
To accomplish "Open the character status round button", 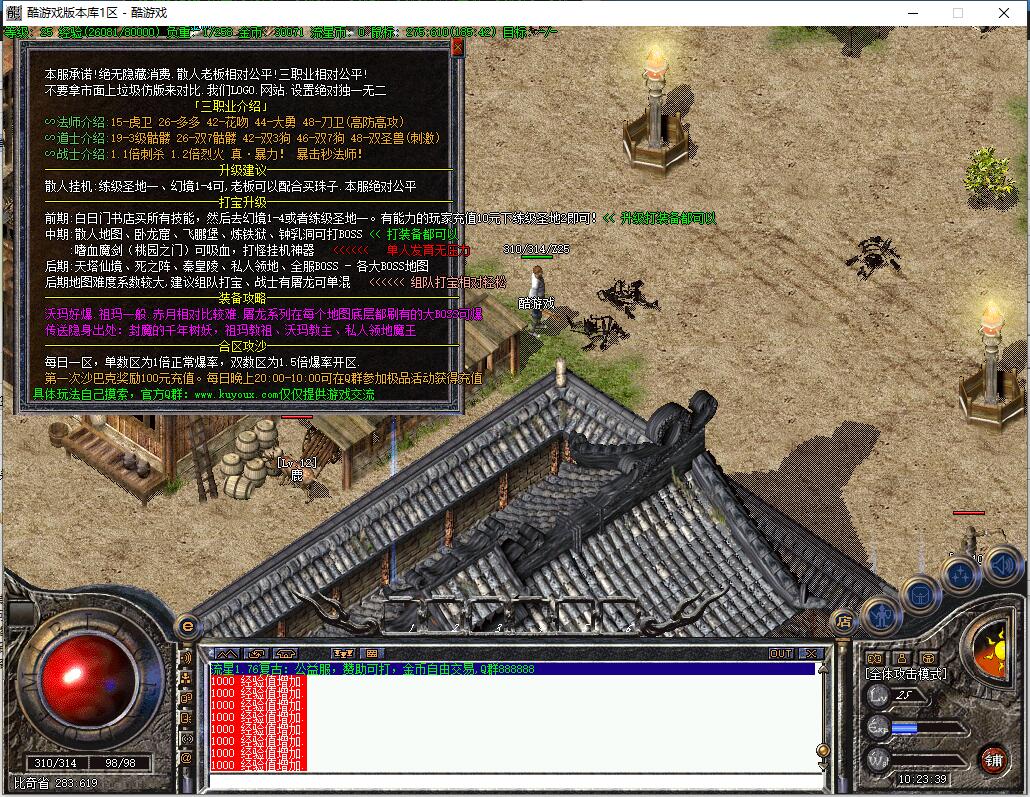I will [881, 616].
